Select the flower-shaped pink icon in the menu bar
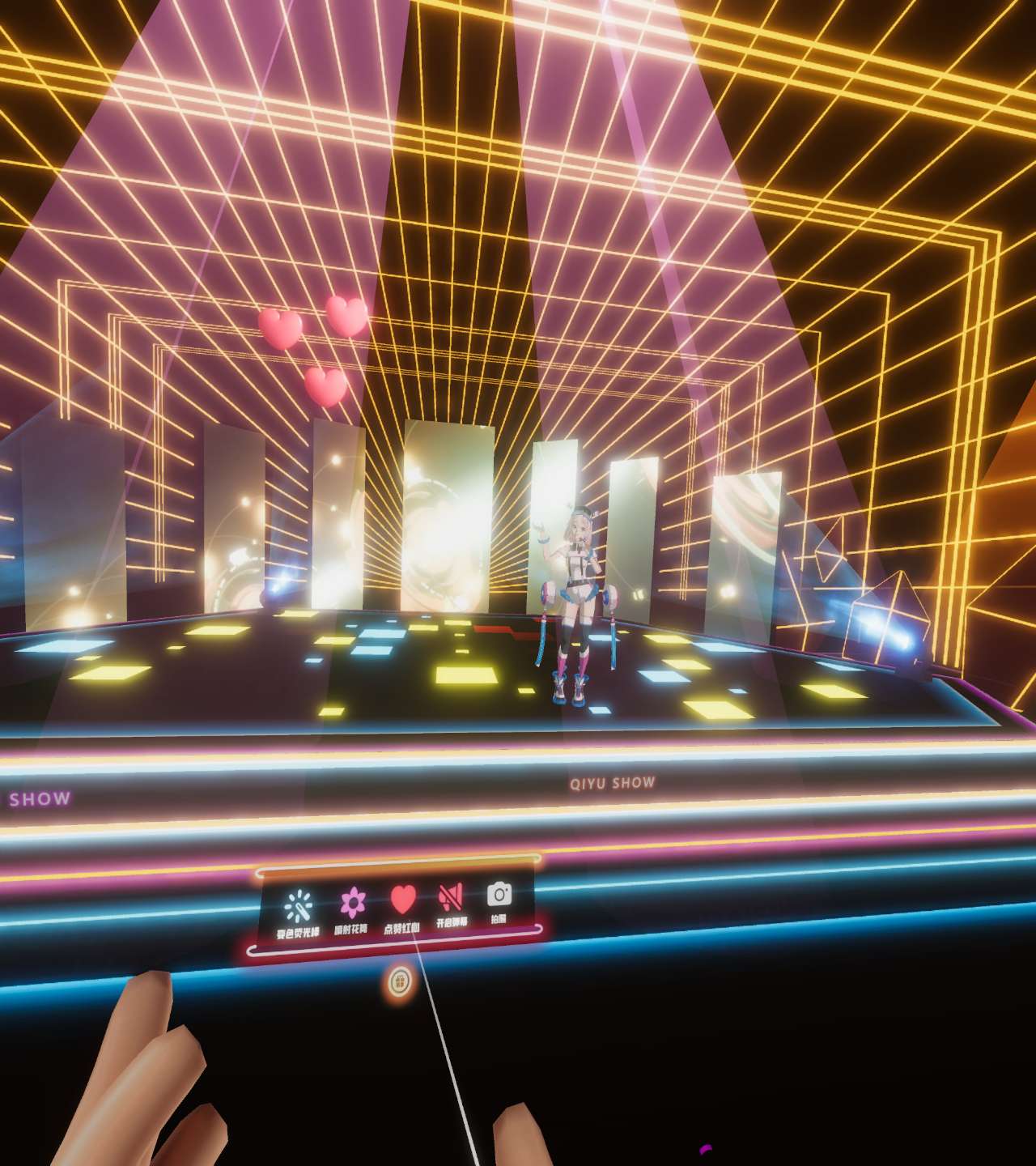This screenshot has height=1166, width=1036. (351, 900)
